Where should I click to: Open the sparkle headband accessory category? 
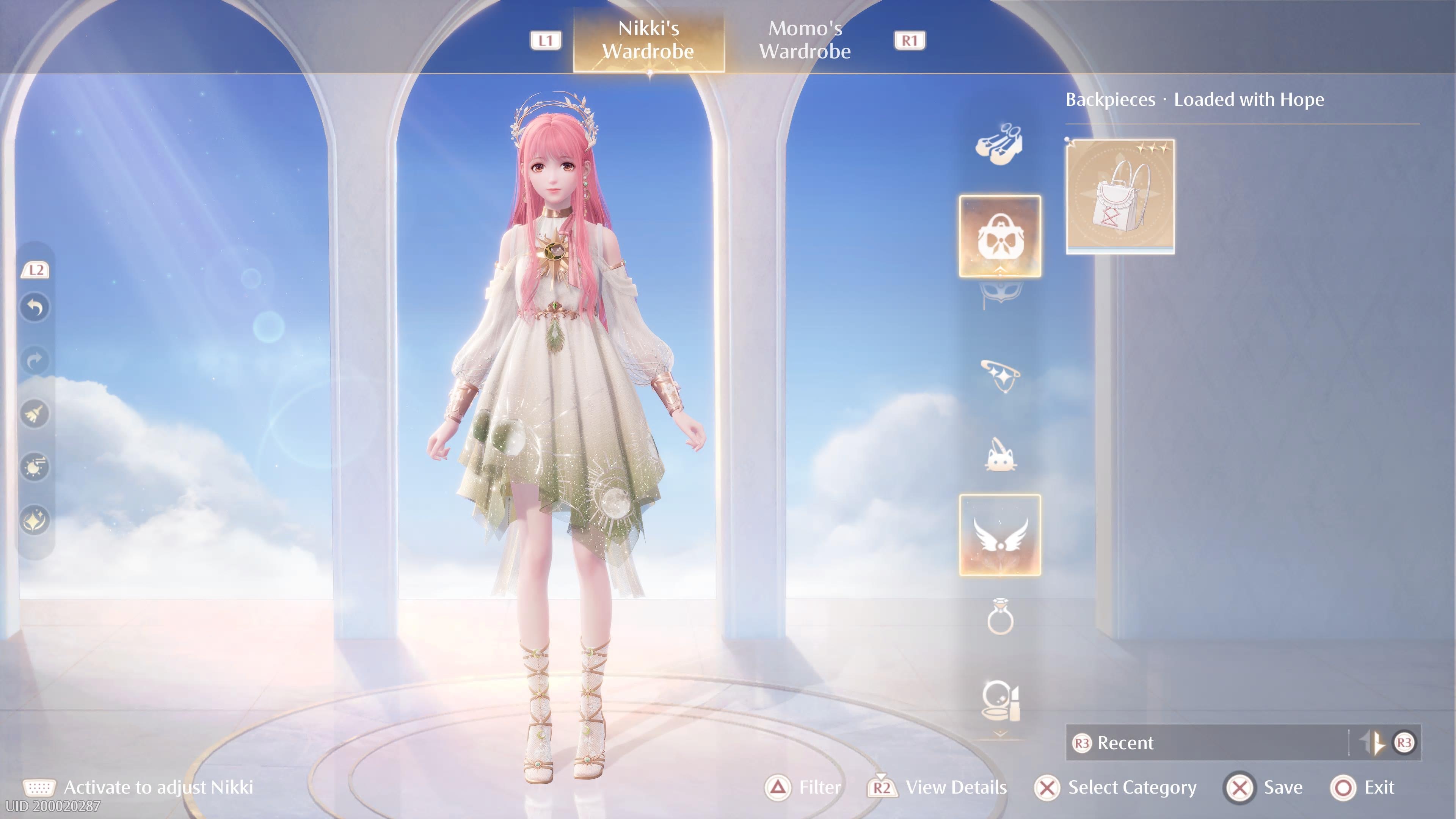[x=999, y=375]
